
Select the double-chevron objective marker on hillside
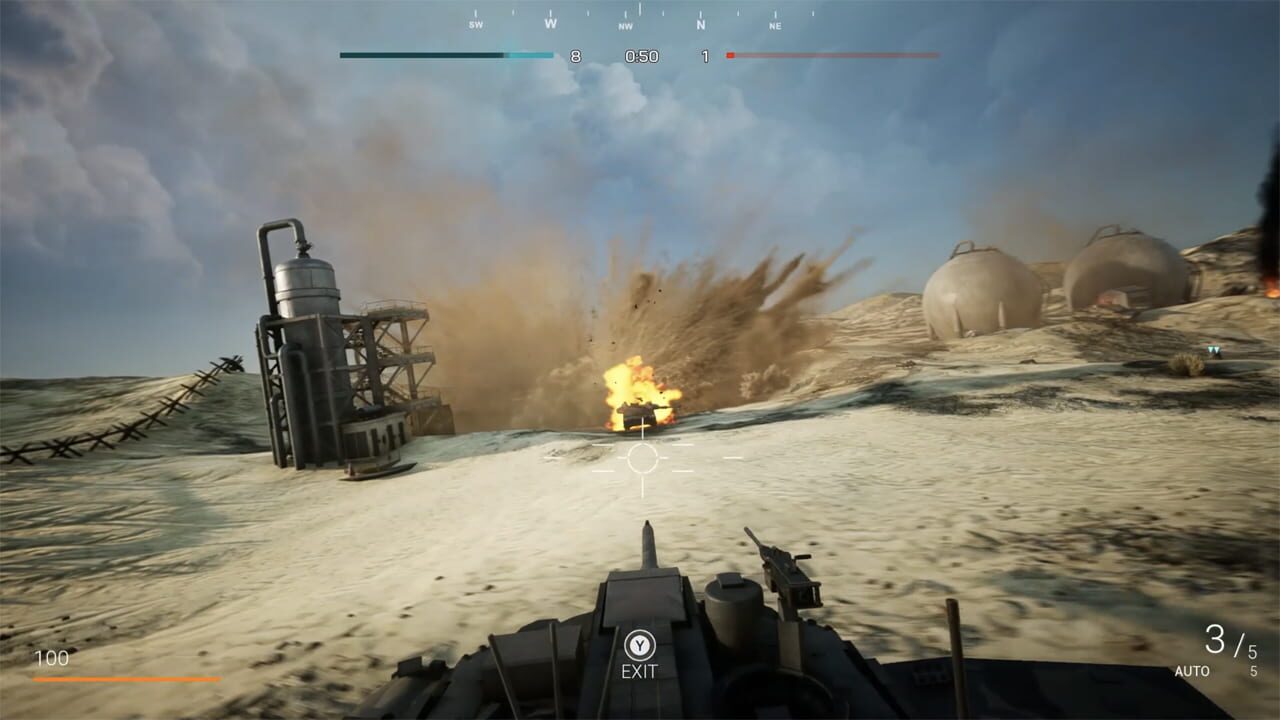(x=1216, y=347)
